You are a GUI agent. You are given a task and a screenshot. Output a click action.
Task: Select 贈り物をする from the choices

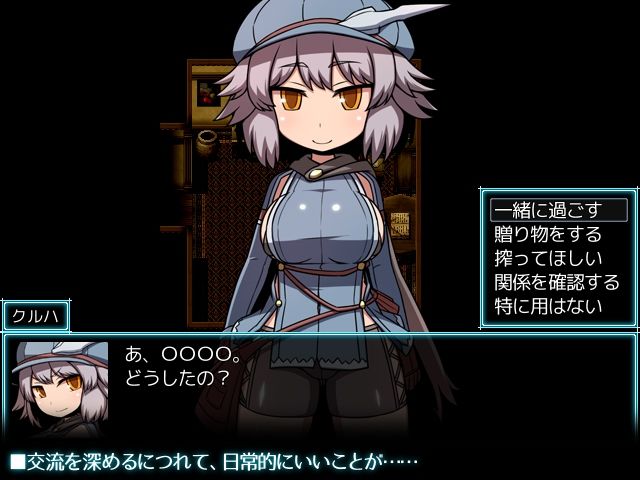(548, 234)
